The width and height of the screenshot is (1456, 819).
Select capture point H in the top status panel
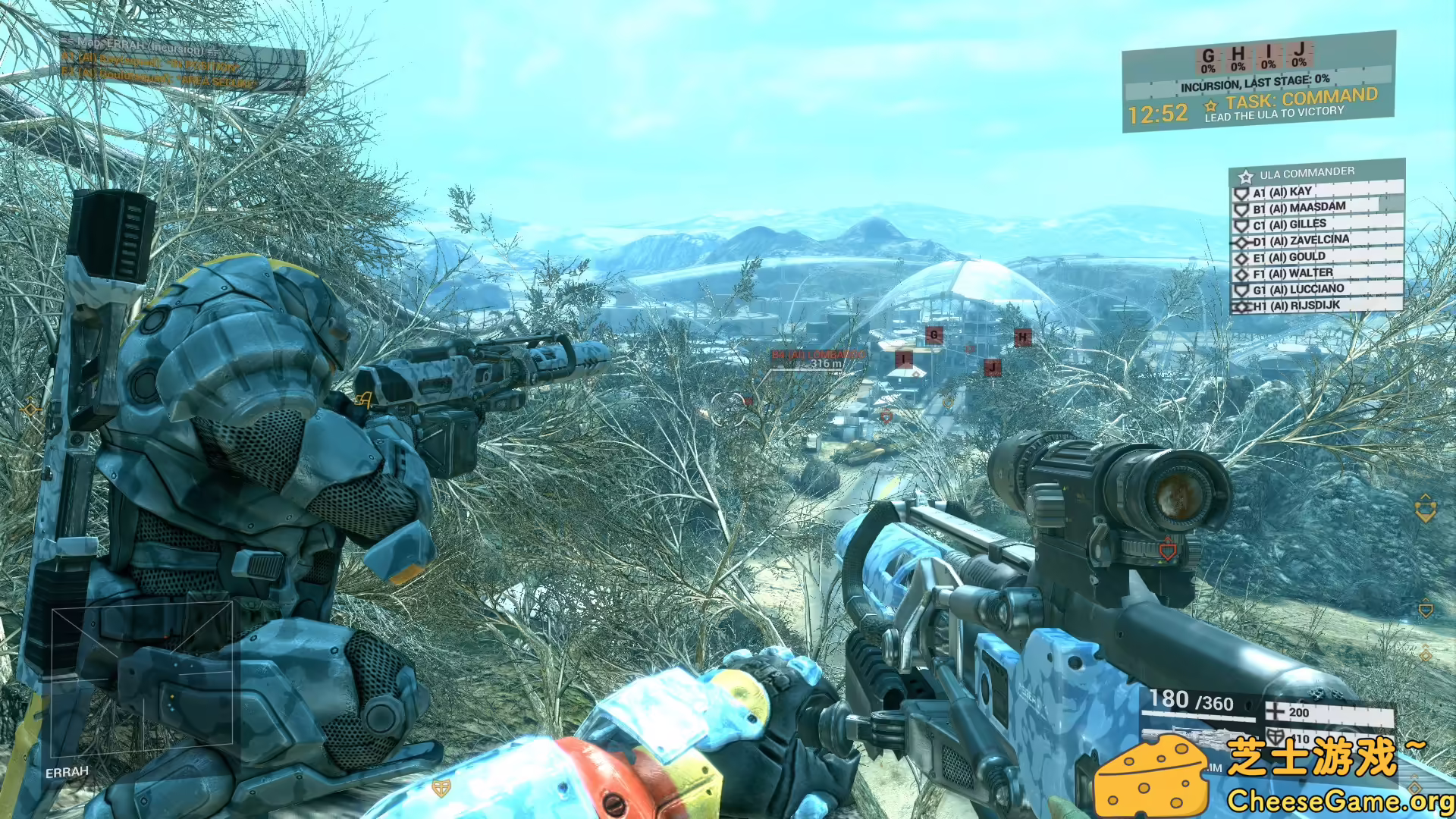pyautogui.click(x=1238, y=58)
